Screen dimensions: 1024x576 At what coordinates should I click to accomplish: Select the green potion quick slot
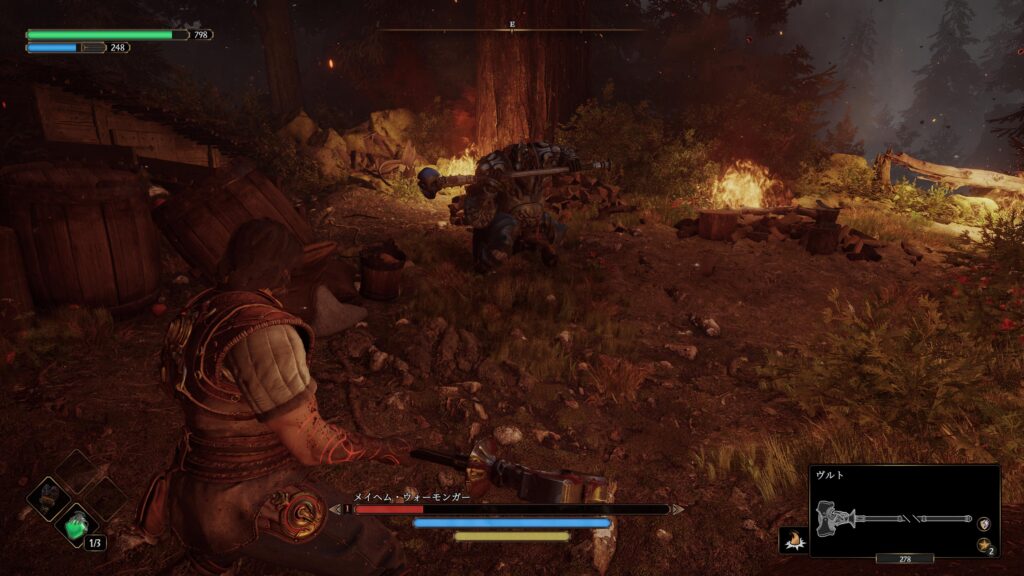(x=76, y=524)
